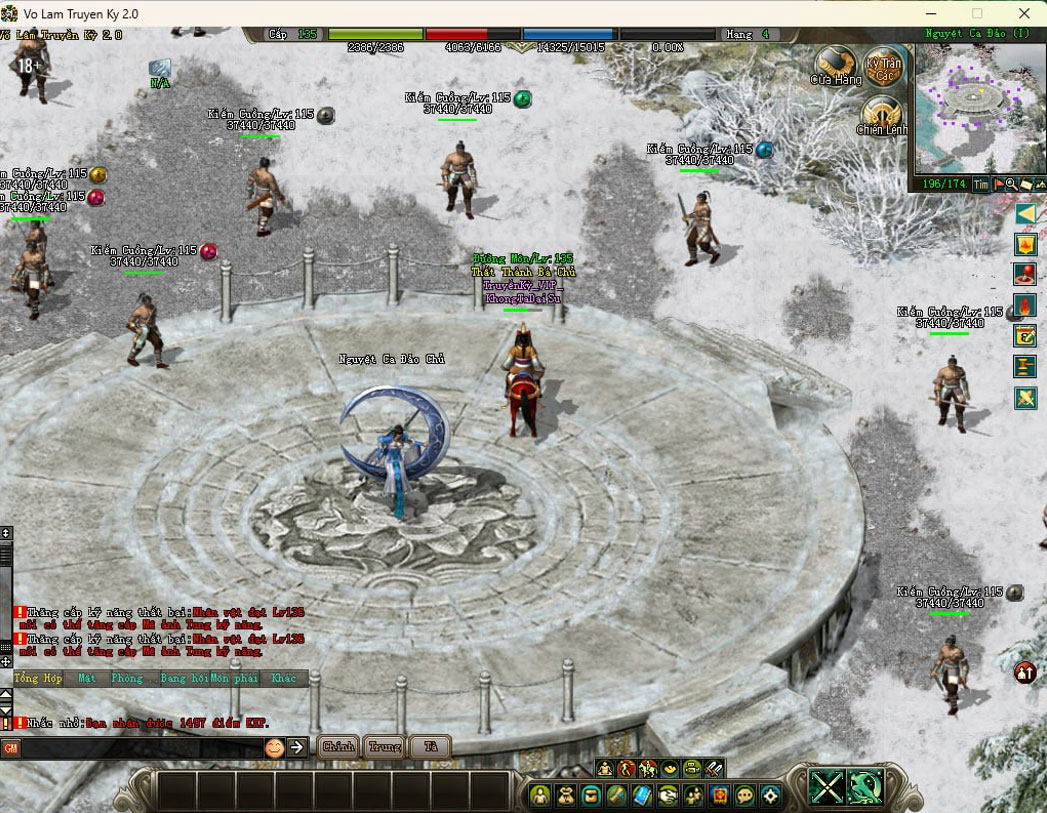Open the smiley emoji picker
Viewport: 1047px width, 813px height.
274,747
